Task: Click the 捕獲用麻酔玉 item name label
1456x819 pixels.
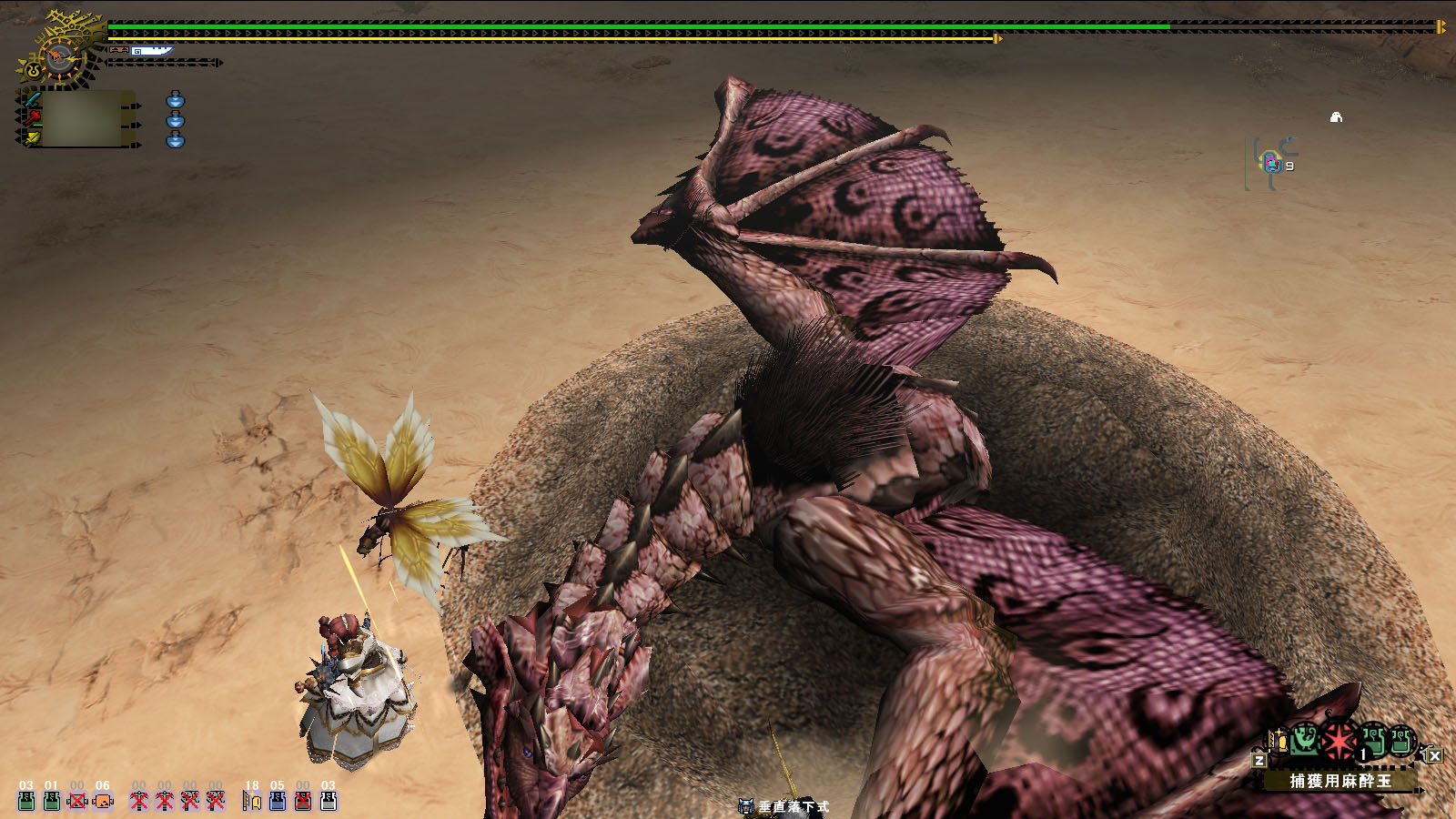Action: pos(1340,781)
